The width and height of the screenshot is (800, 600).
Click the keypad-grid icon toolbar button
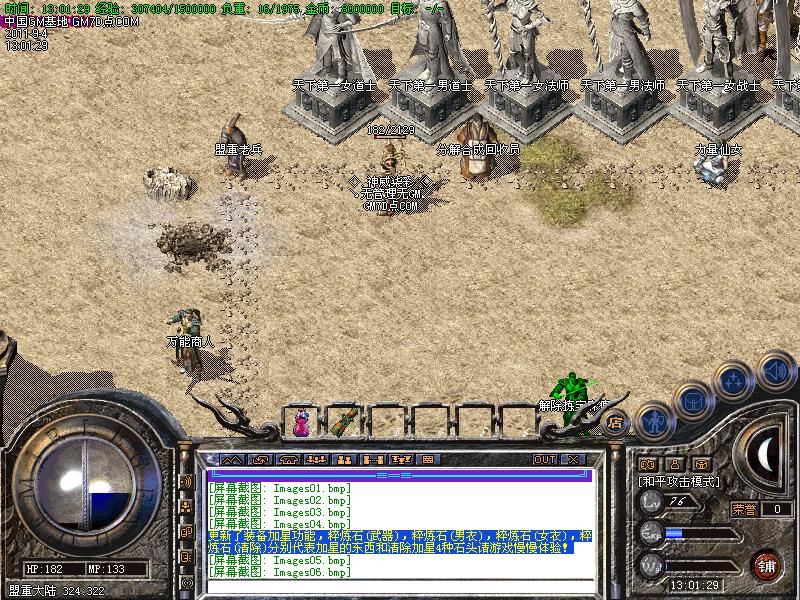pos(429,460)
